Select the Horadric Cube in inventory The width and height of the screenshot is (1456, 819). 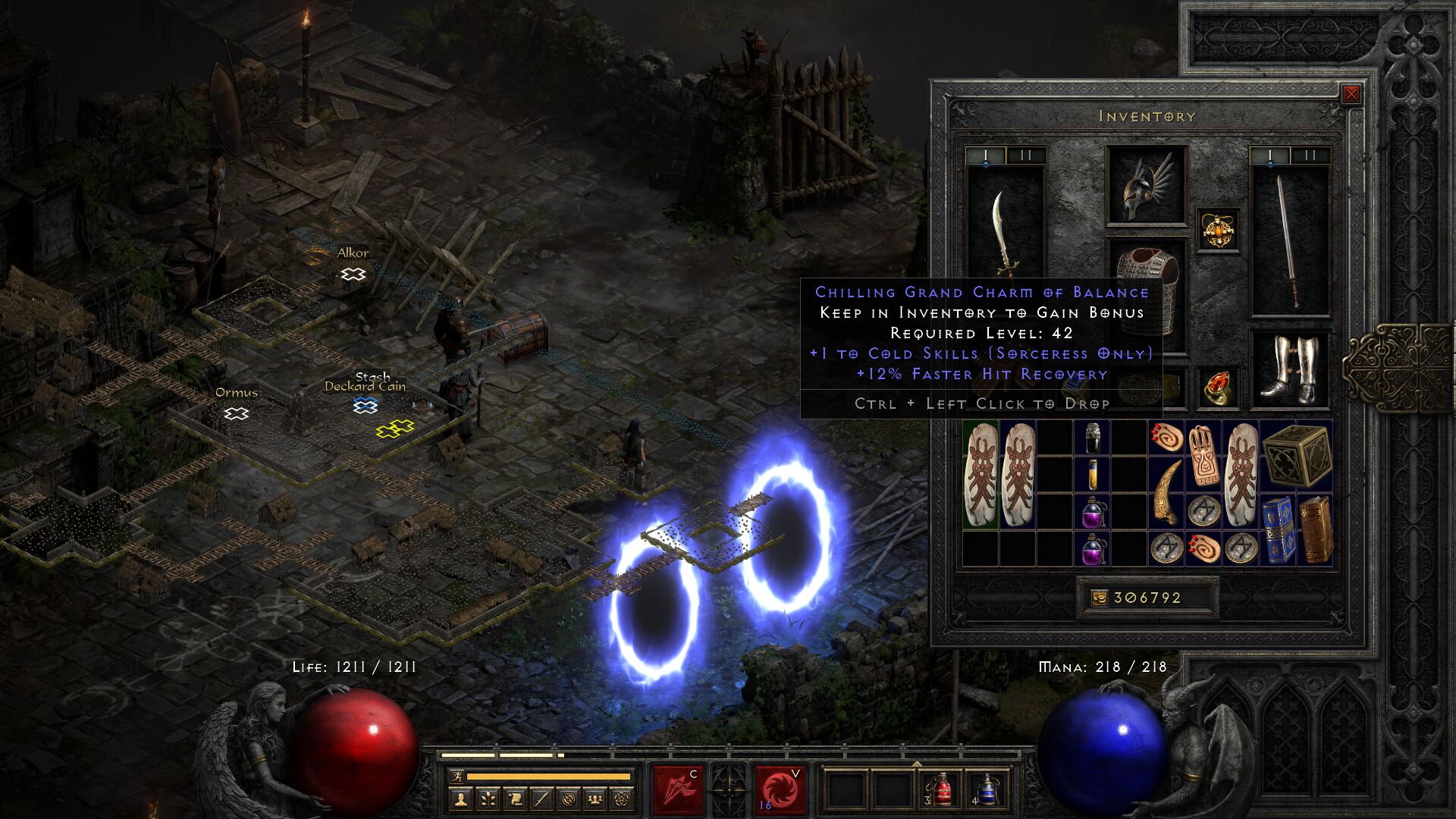1297,456
